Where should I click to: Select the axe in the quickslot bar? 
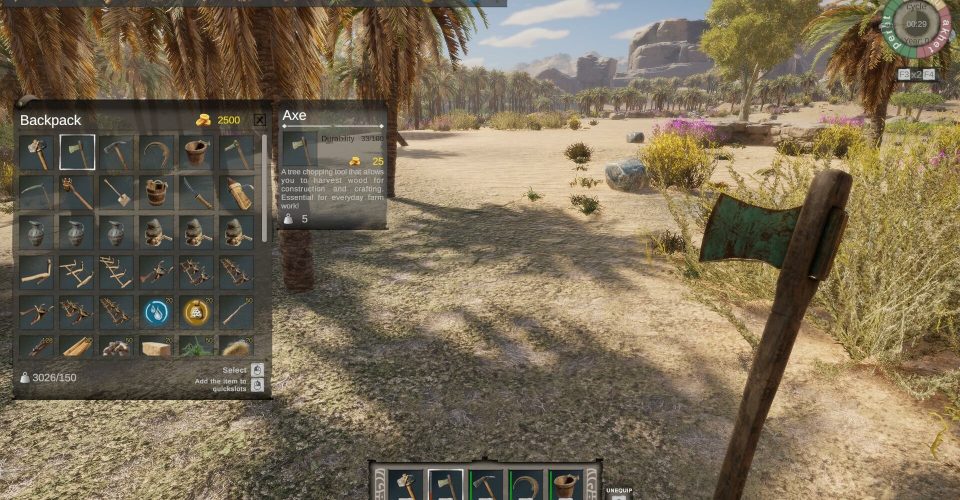[x=446, y=486]
